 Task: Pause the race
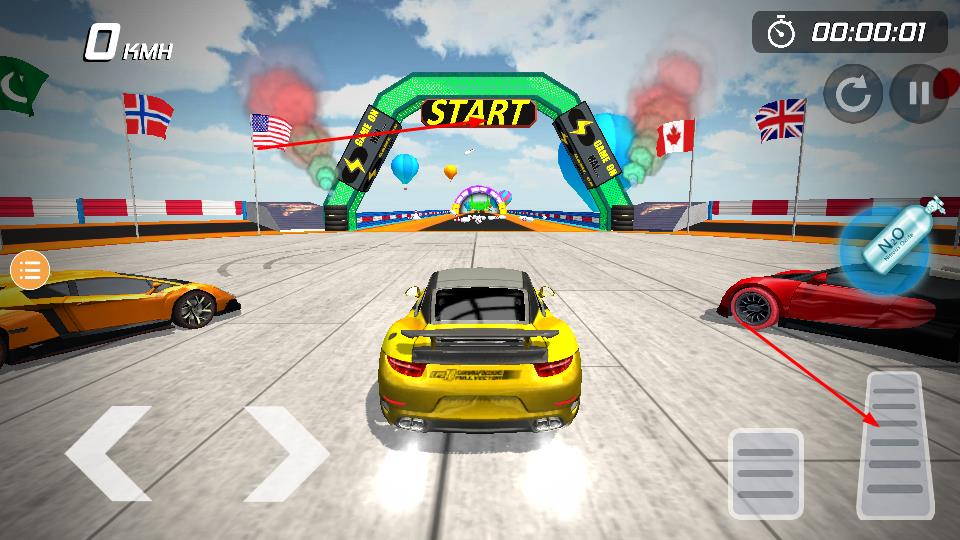click(917, 94)
